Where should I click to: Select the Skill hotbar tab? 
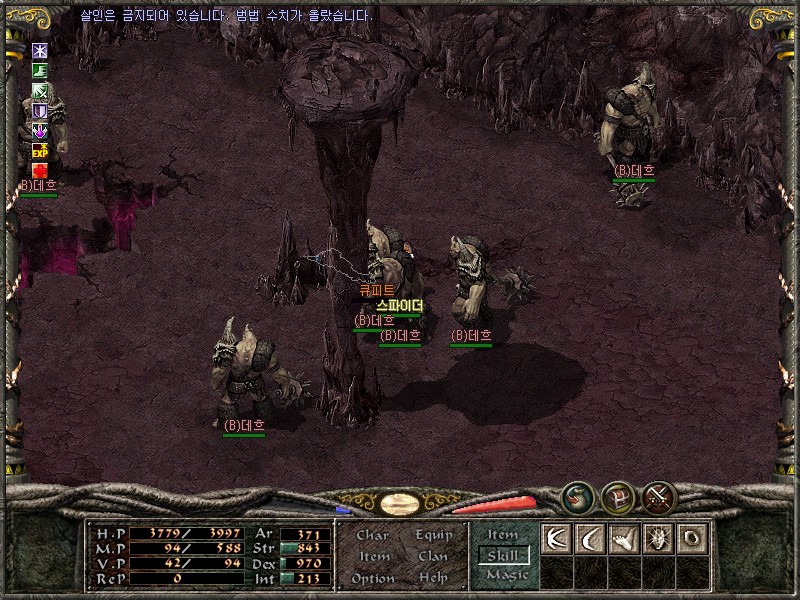[503, 555]
